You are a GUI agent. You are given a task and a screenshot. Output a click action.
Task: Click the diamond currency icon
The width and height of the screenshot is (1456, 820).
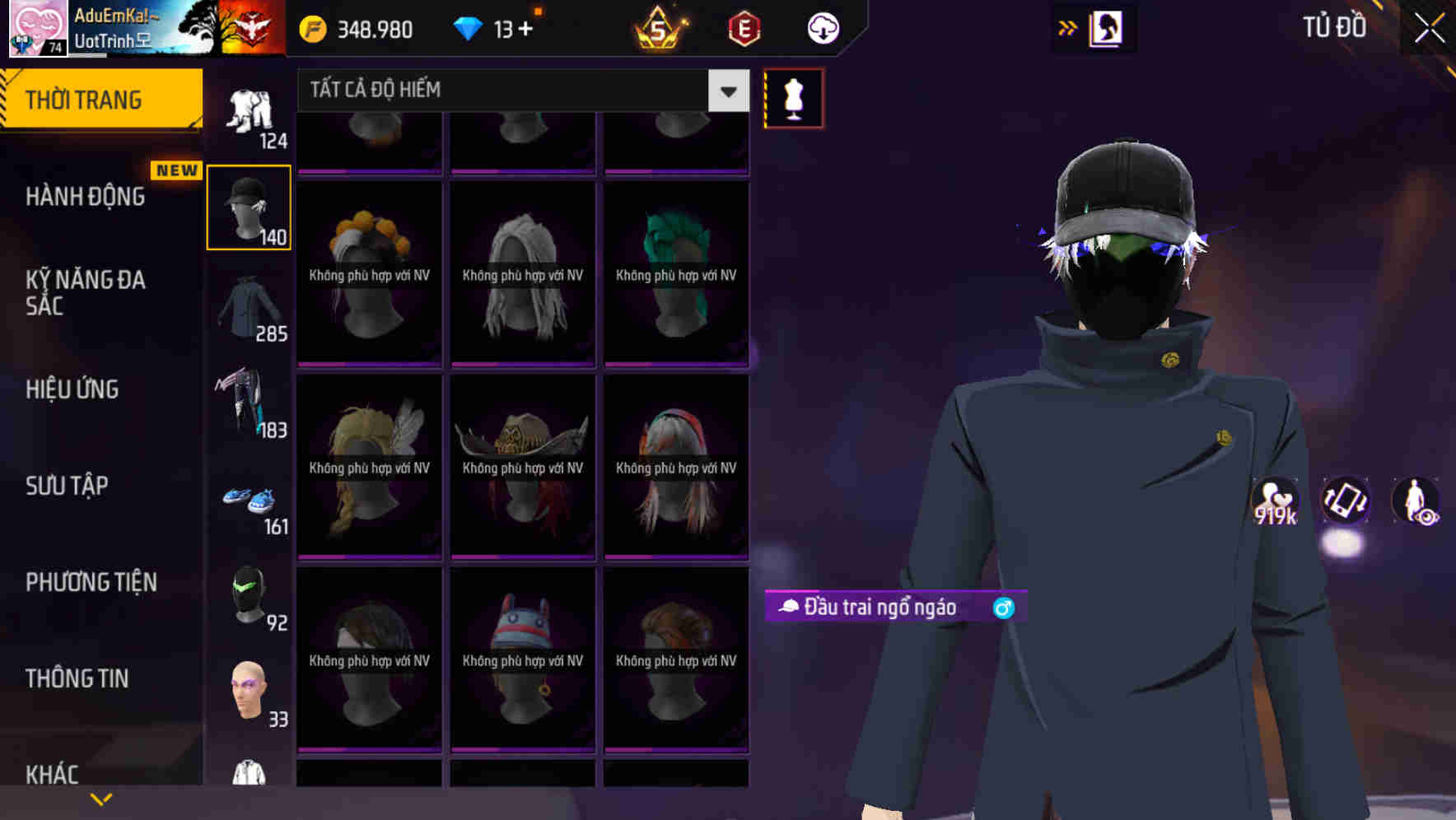pos(469,28)
